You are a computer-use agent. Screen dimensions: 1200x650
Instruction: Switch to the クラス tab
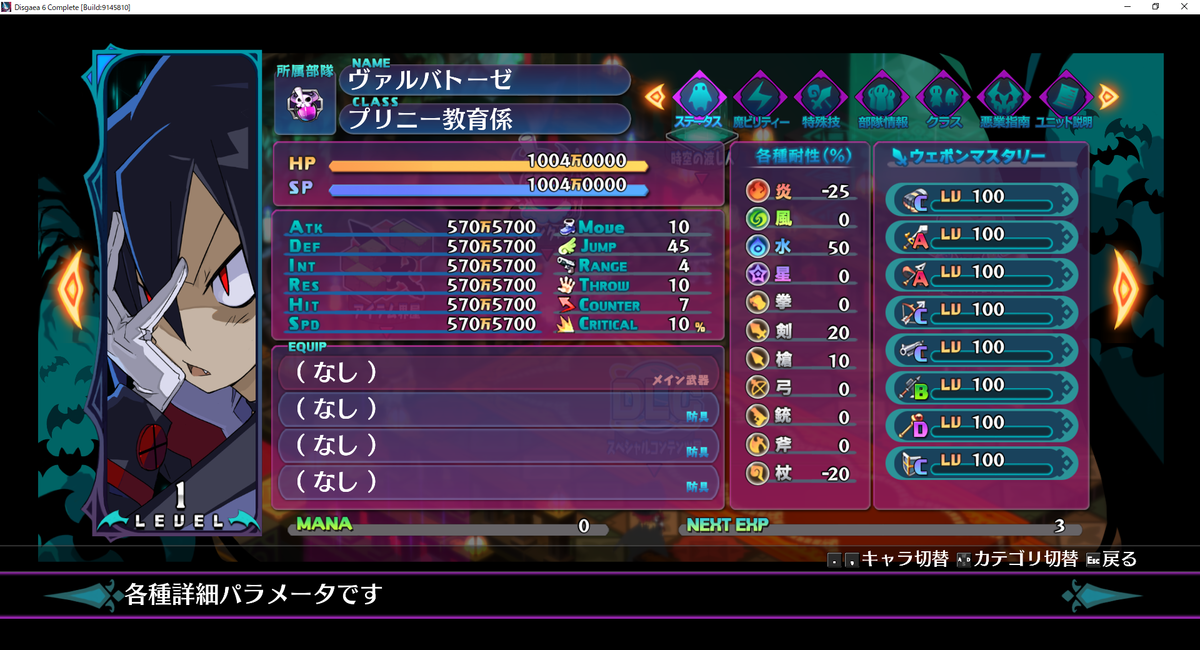(943, 100)
